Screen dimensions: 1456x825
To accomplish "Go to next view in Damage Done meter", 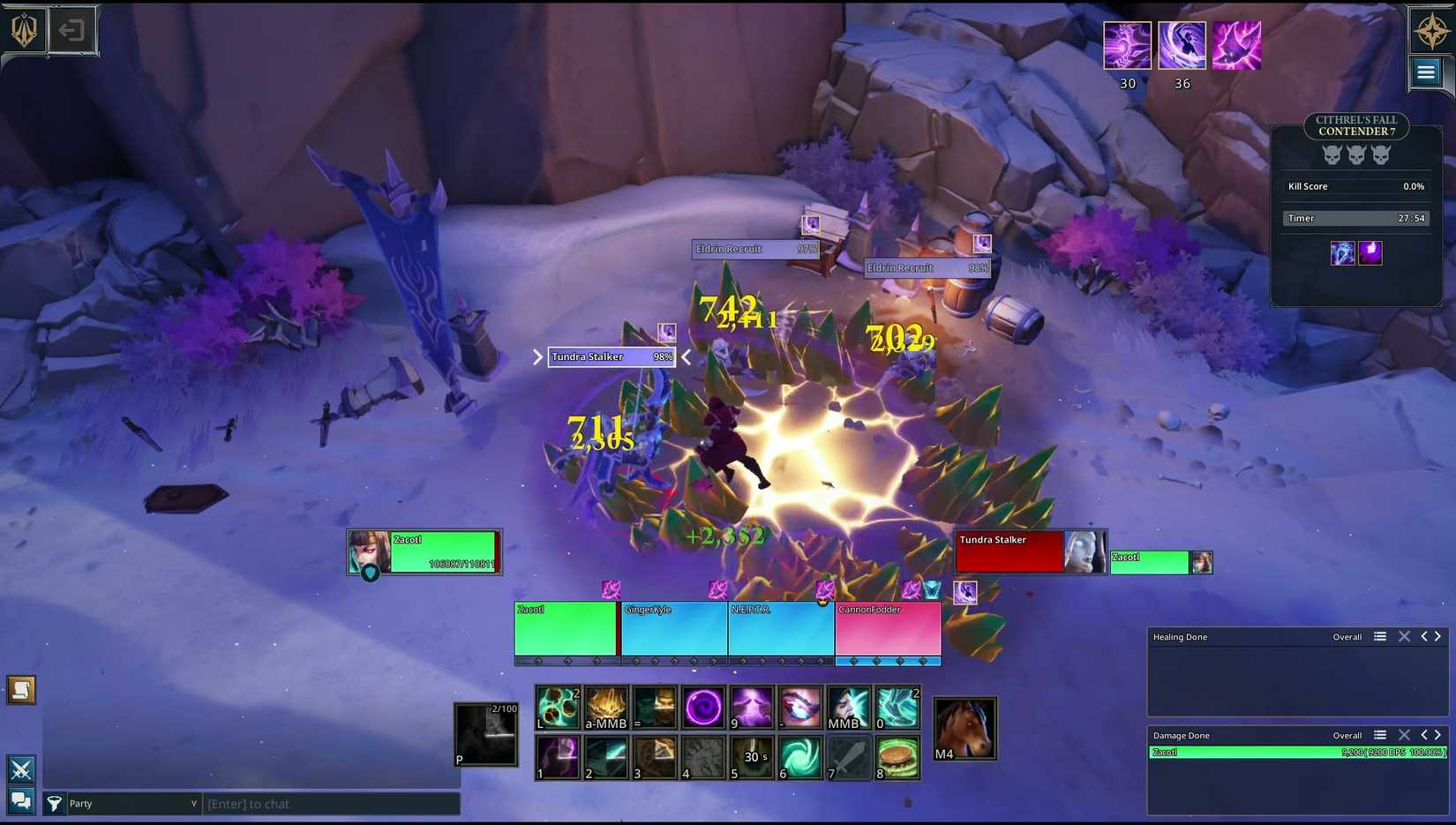I will coord(1438,735).
